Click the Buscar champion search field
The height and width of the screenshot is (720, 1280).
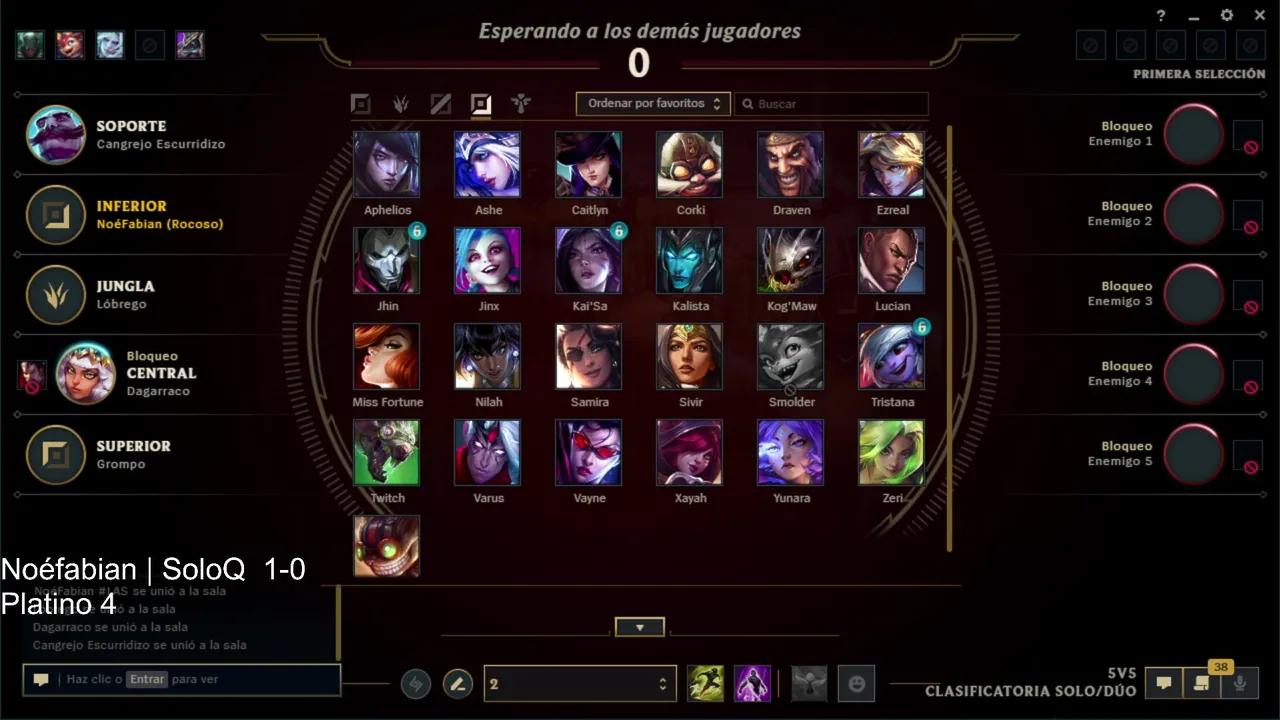[x=832, y=103]
